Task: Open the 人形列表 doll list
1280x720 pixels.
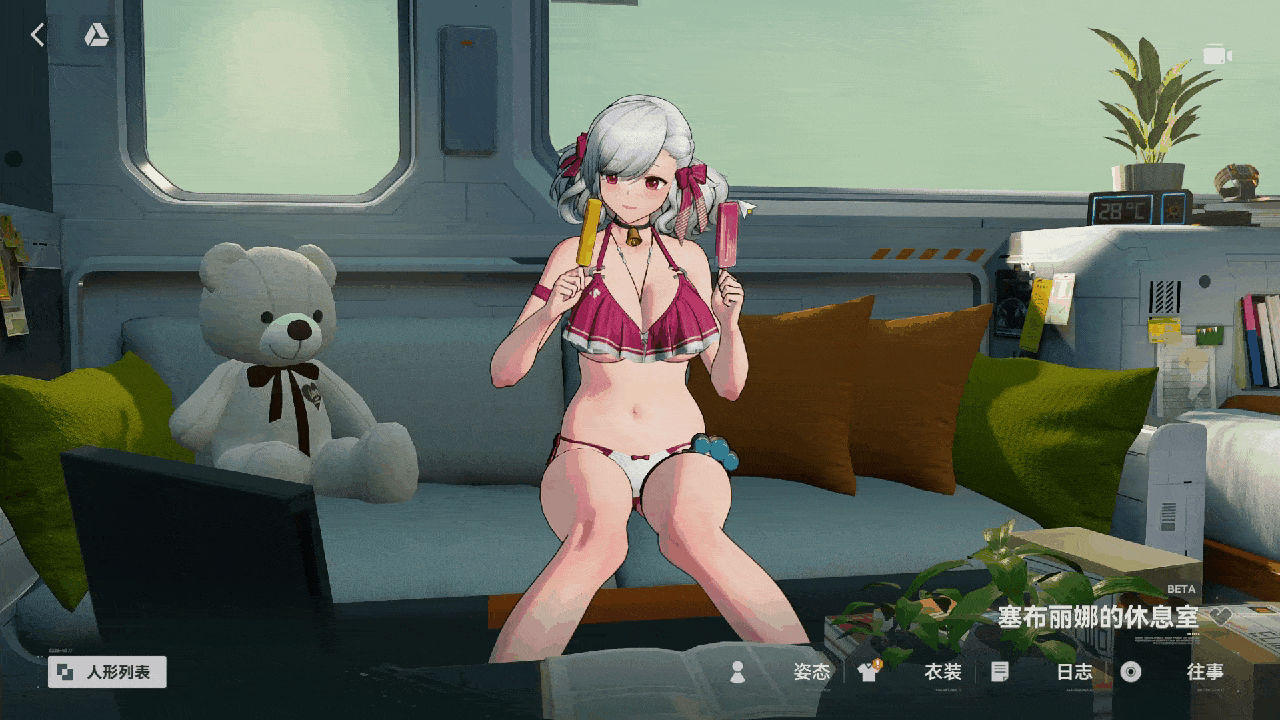Action: coord(107,672)
